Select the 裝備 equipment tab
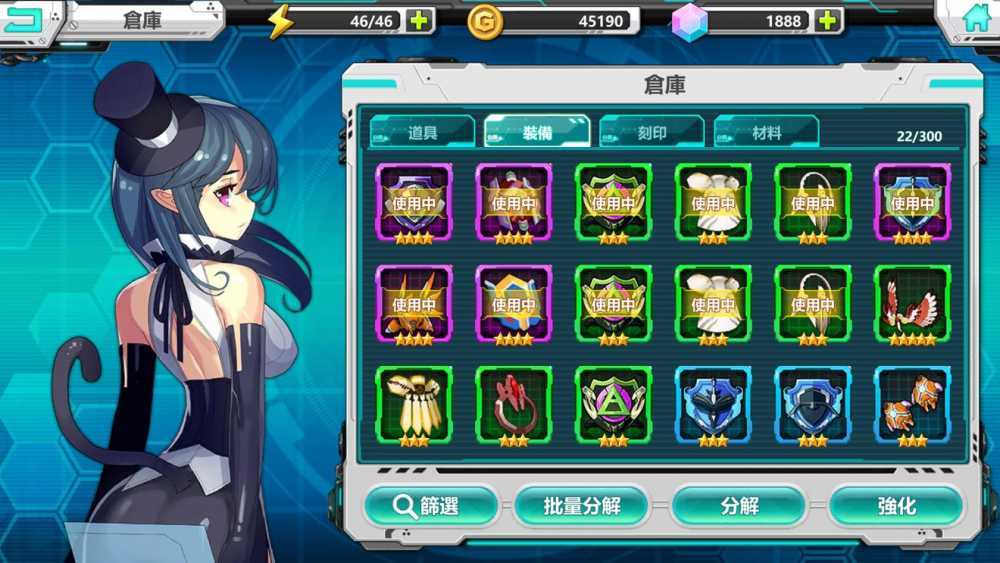Image resolution: width=1000 pixels, height=563 pixels. (x=537, y=132)
